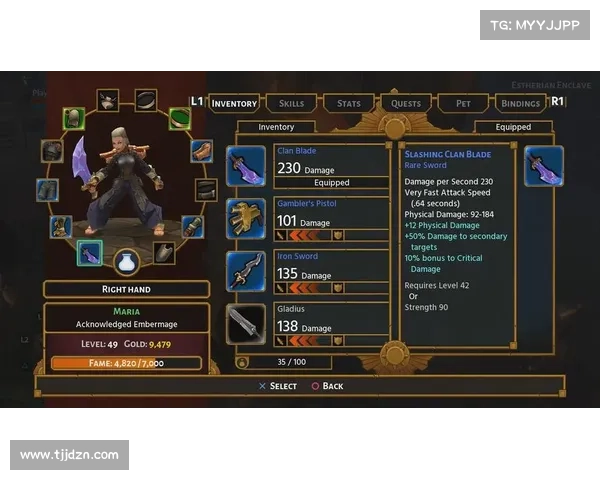Viewport: 600px width, 480px height.
Task: Click the equipped Slashing Clan Blade thumbnail
Action: (x=544, y=166)
